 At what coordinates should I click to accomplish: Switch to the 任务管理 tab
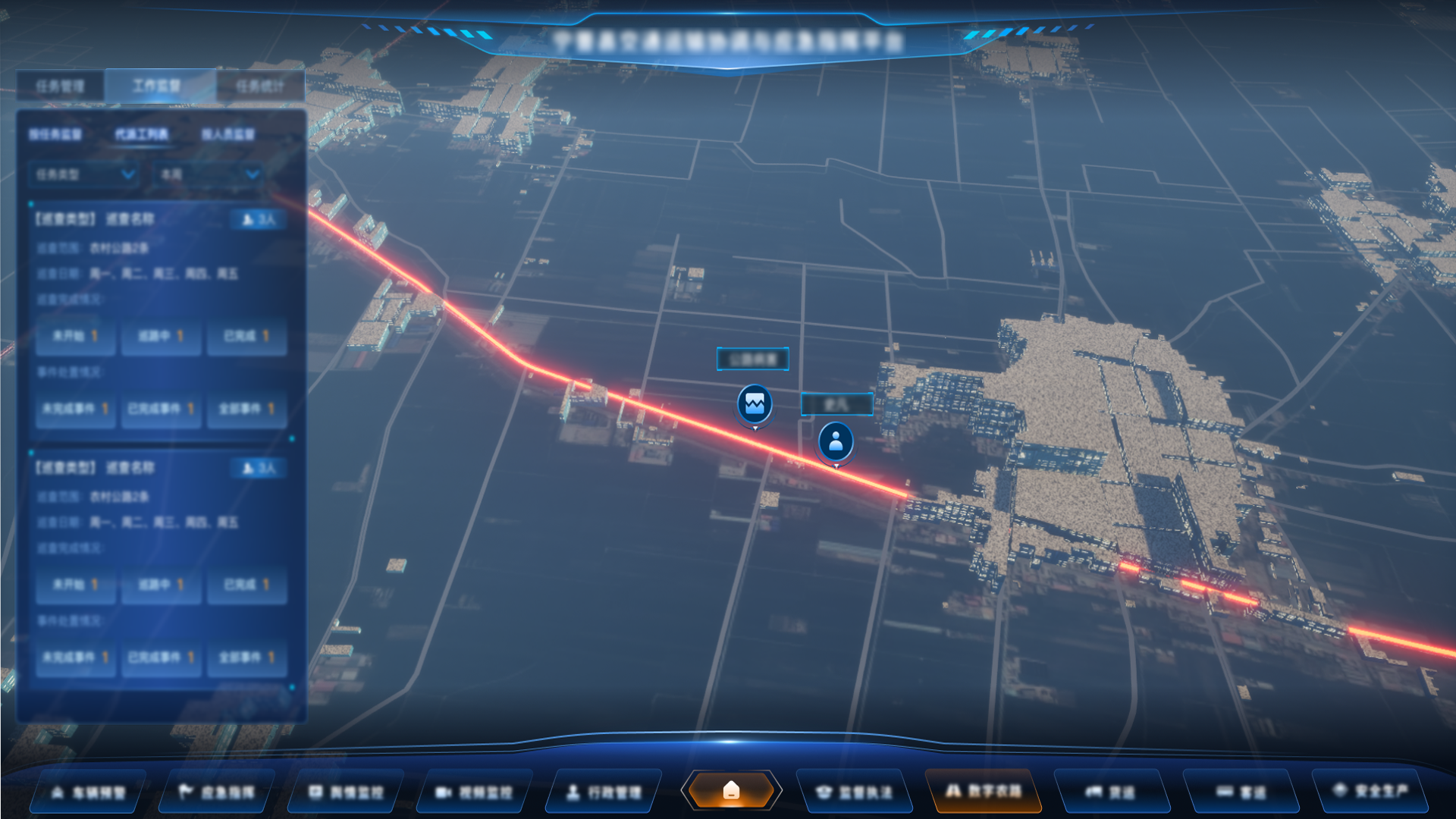coord(60,86)
